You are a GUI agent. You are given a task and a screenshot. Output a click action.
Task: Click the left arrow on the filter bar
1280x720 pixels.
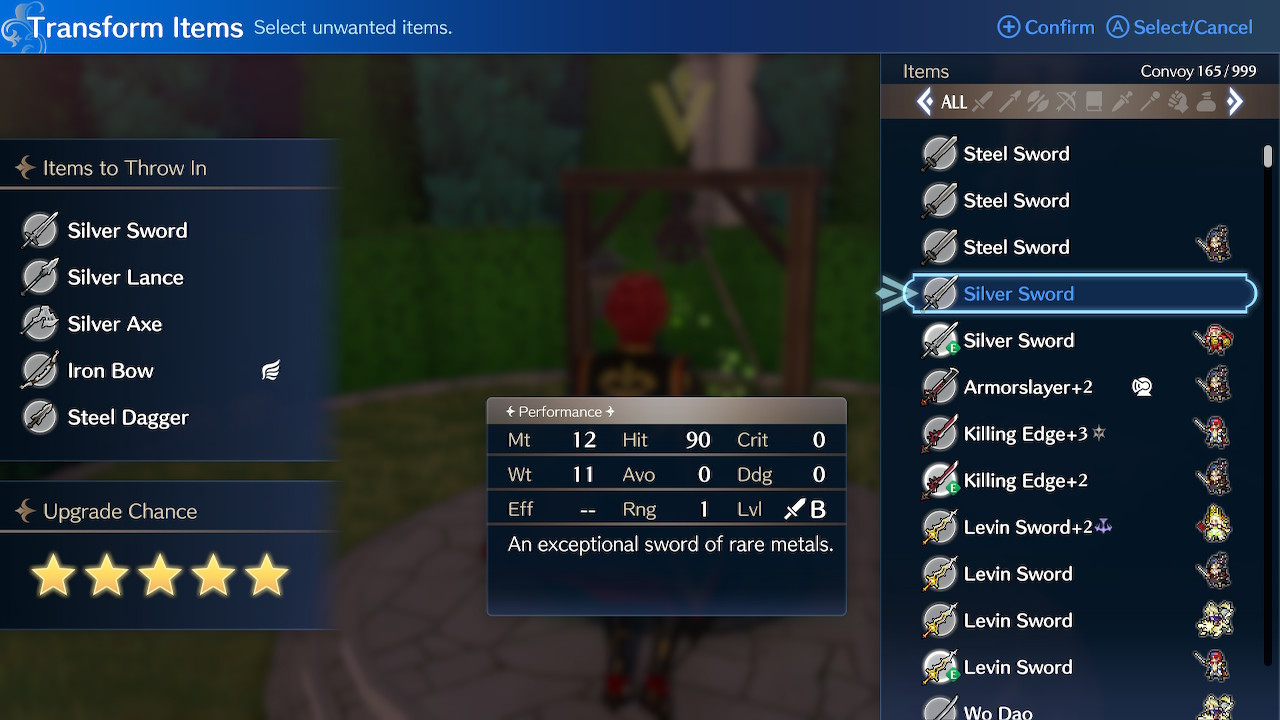point(925,101)
